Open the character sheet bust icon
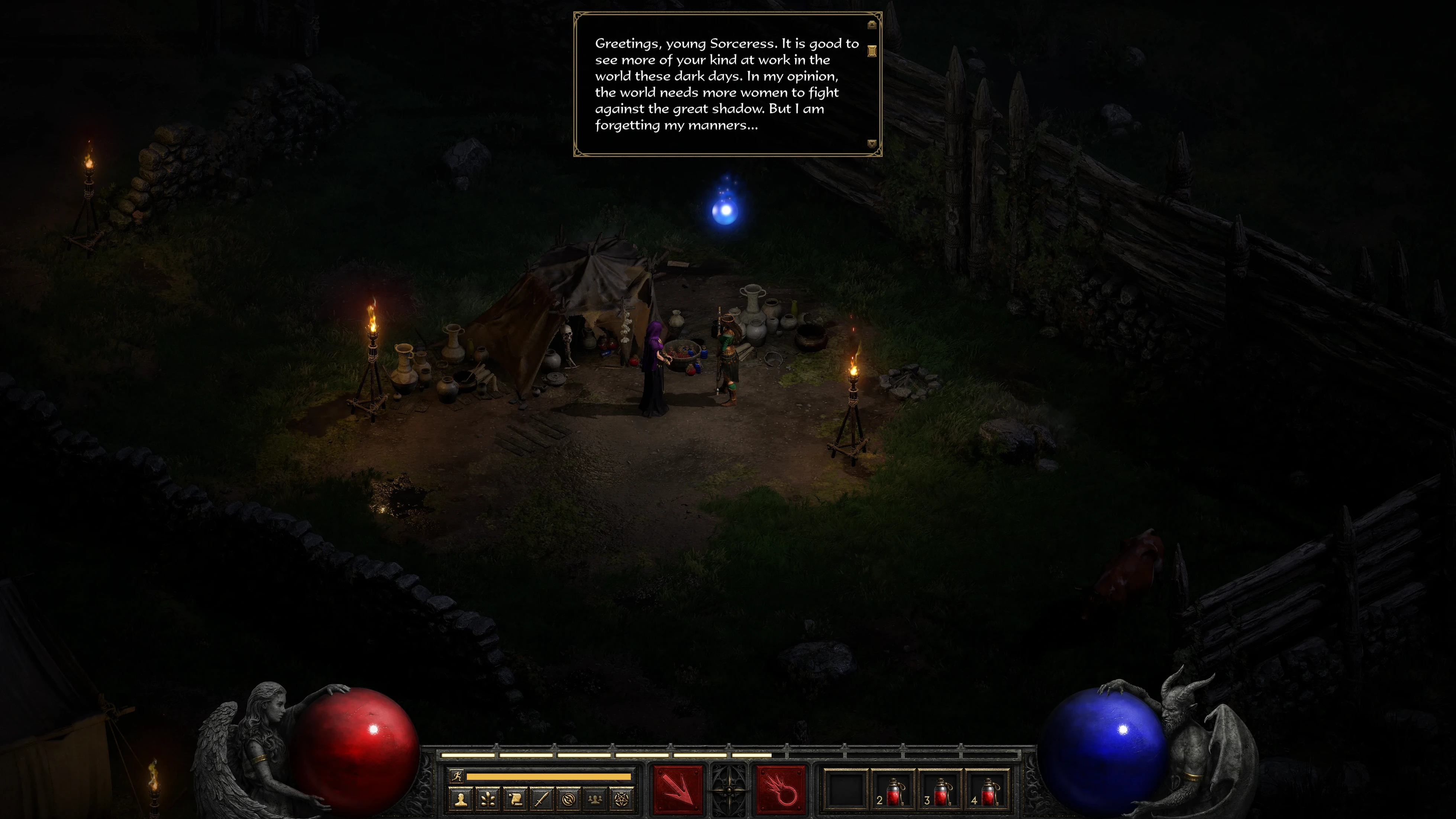Image resolution: width=1456 pixels, height=819 pixels. tap(461, 799)
